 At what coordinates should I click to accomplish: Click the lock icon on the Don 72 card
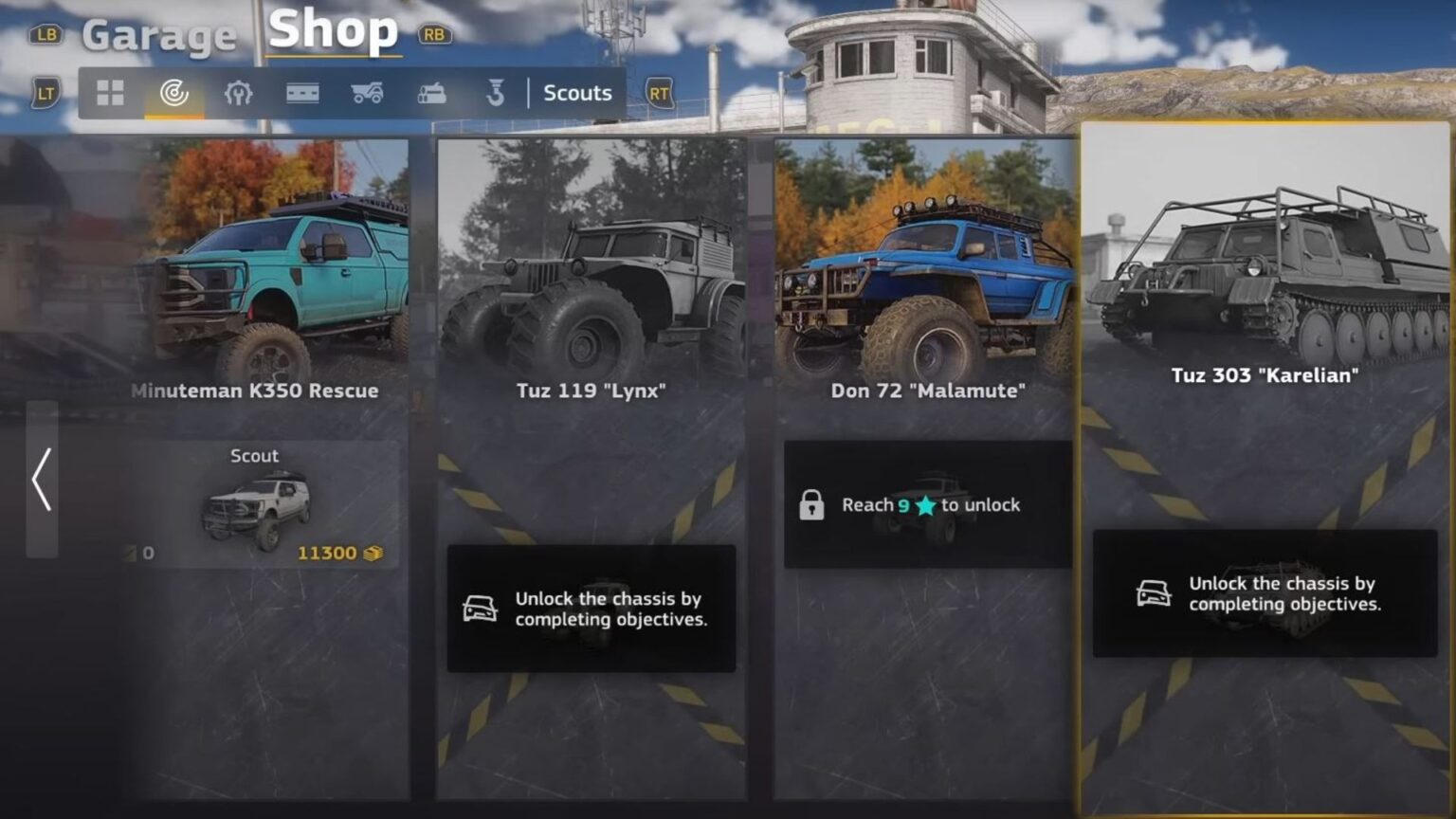point(813,505)
